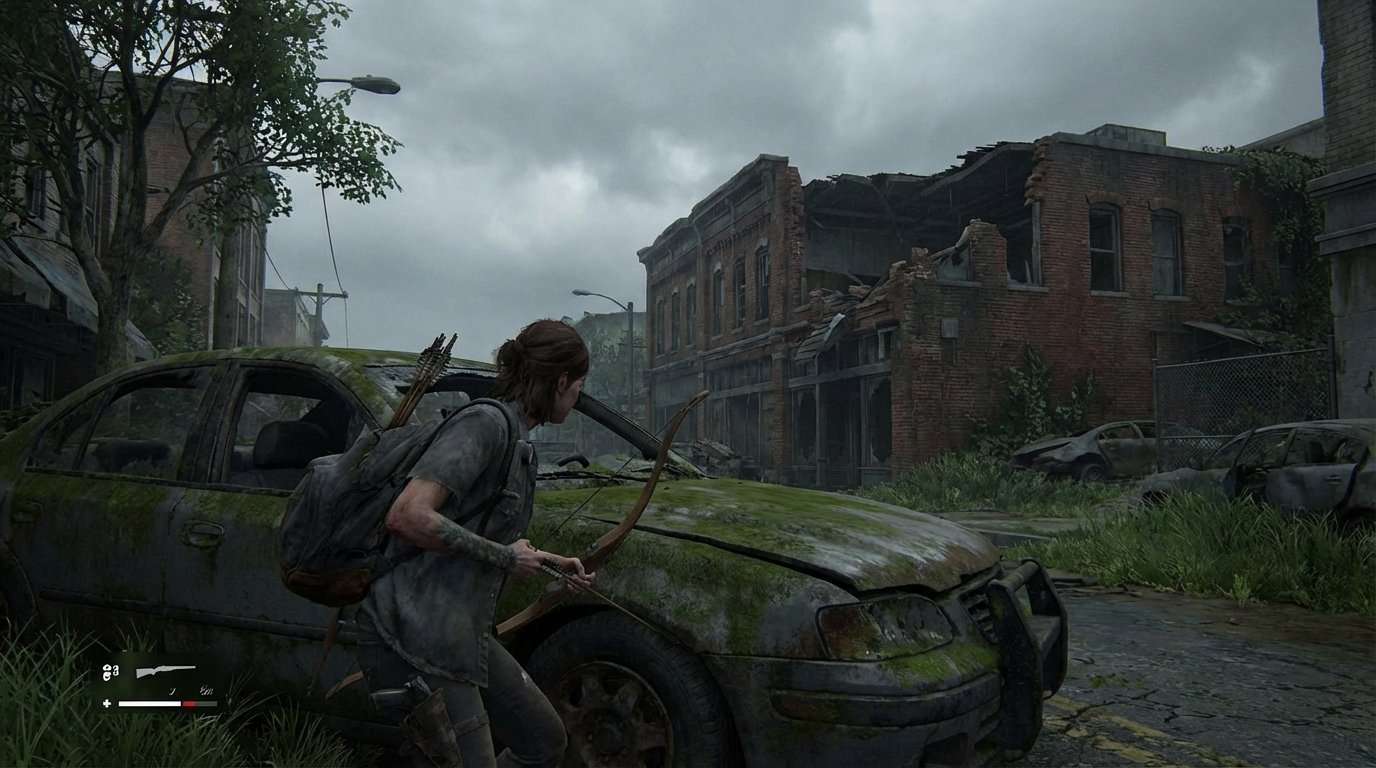Select the rifle weapon icon in HUD
1376x768 pixels.
pos(165,671)
